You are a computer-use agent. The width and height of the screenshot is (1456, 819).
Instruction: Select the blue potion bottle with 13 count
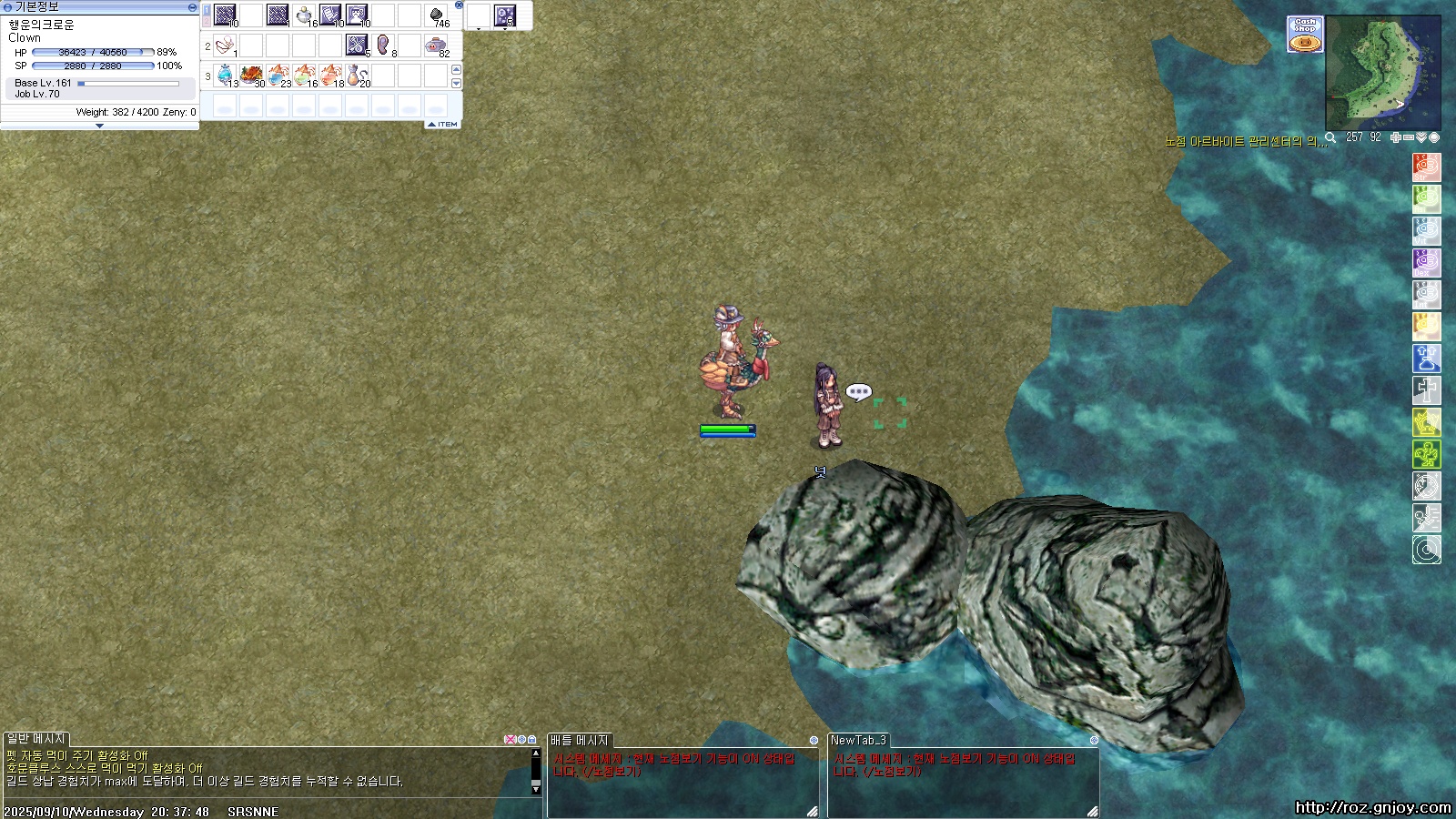coord(225,75)
